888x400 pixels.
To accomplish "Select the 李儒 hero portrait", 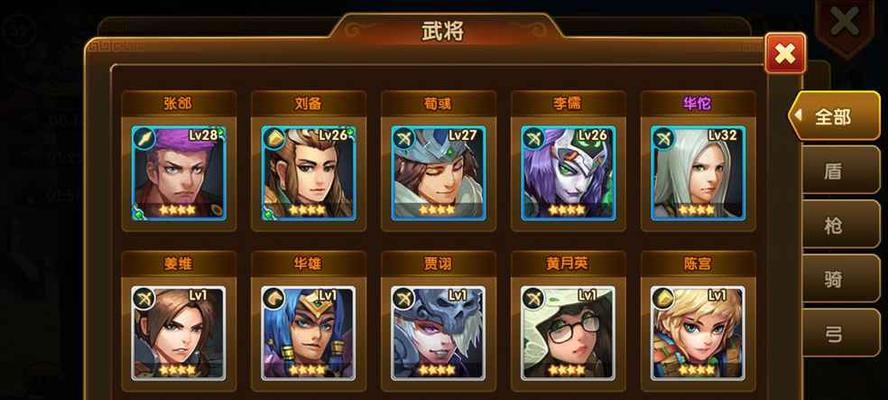I will (x=568, y=171).
